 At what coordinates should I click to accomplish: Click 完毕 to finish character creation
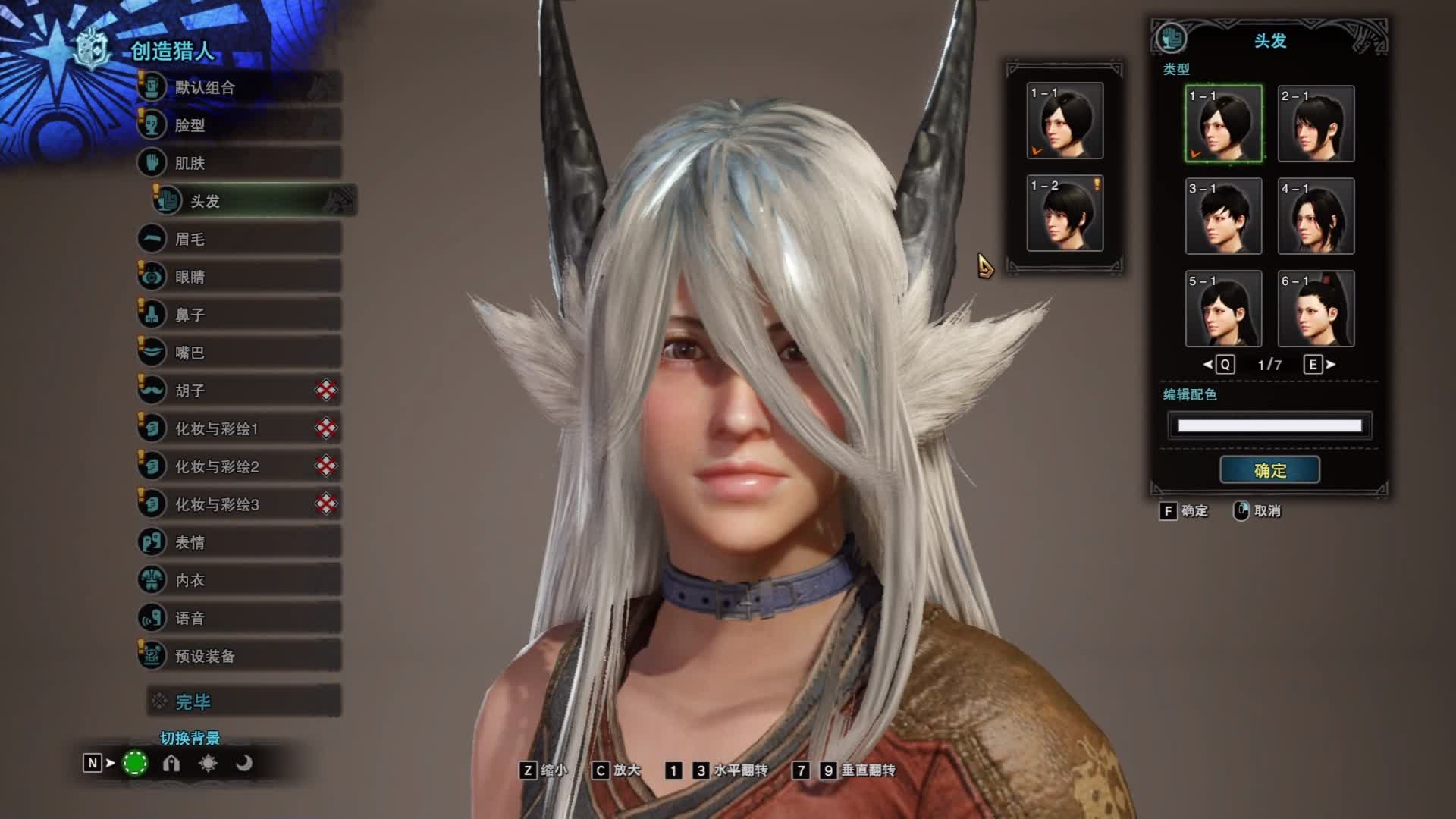pos(243,701)
